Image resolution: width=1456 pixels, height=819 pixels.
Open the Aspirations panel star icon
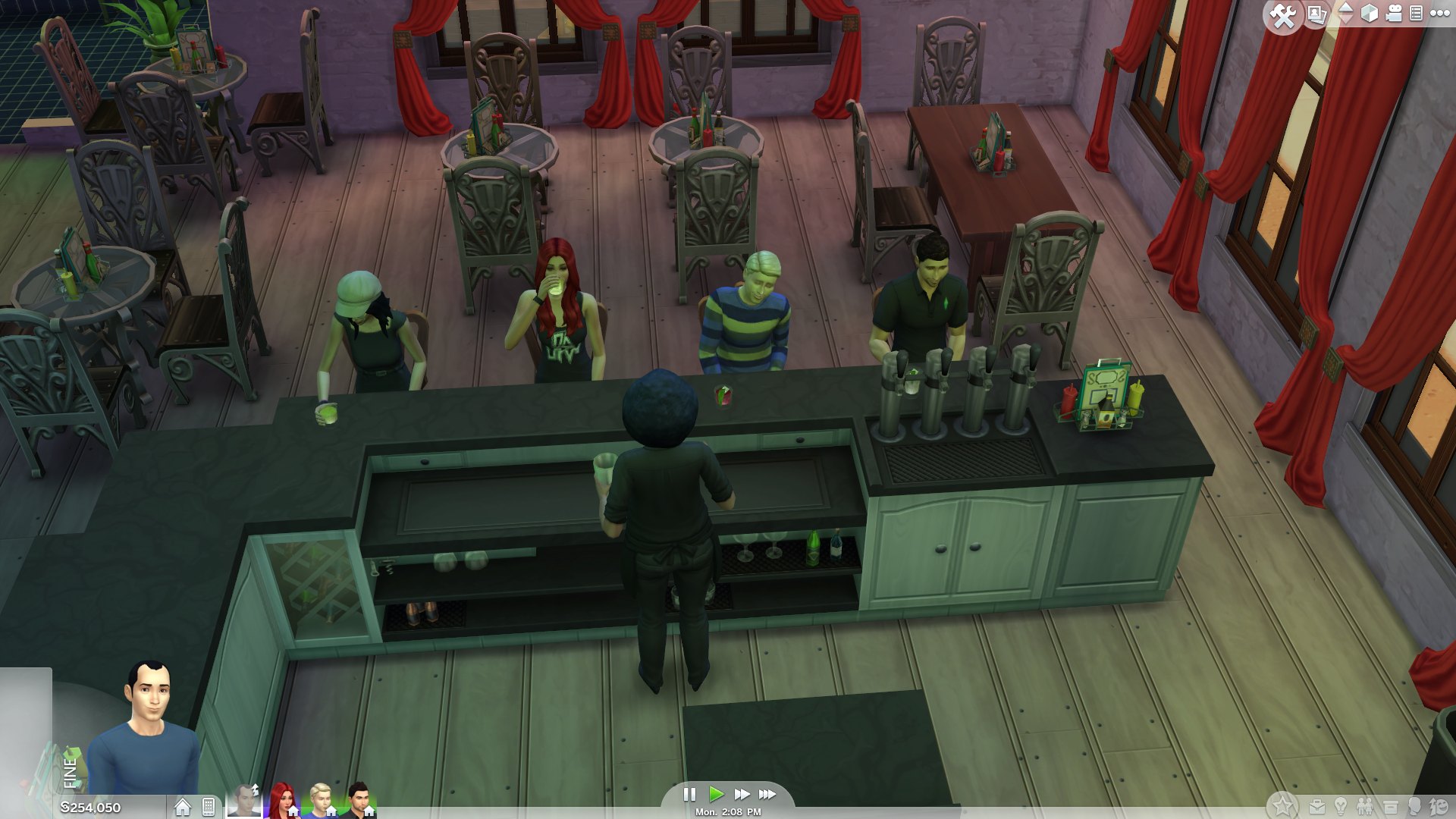click(1283, 805)
